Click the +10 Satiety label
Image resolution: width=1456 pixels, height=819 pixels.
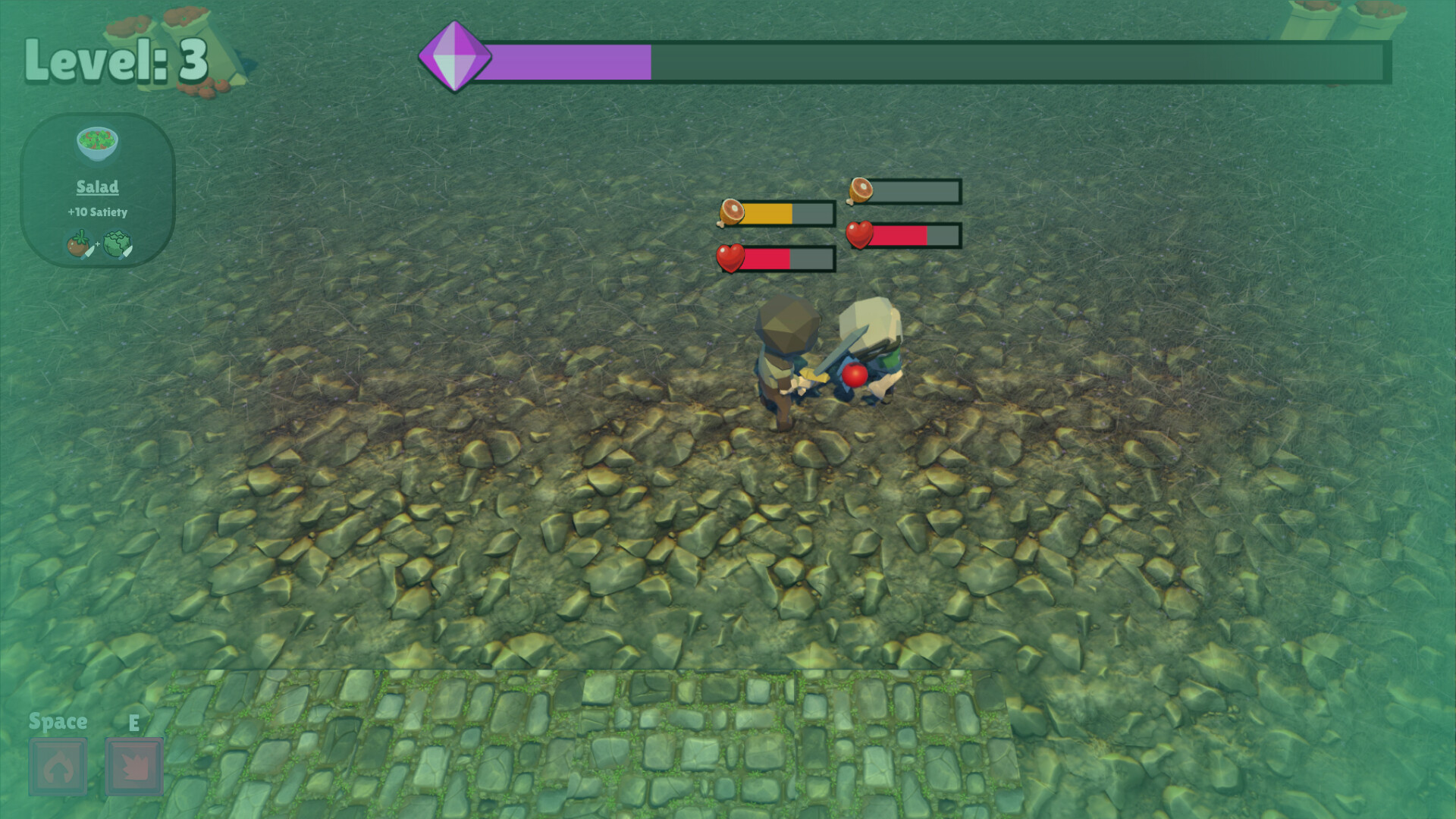97,213
